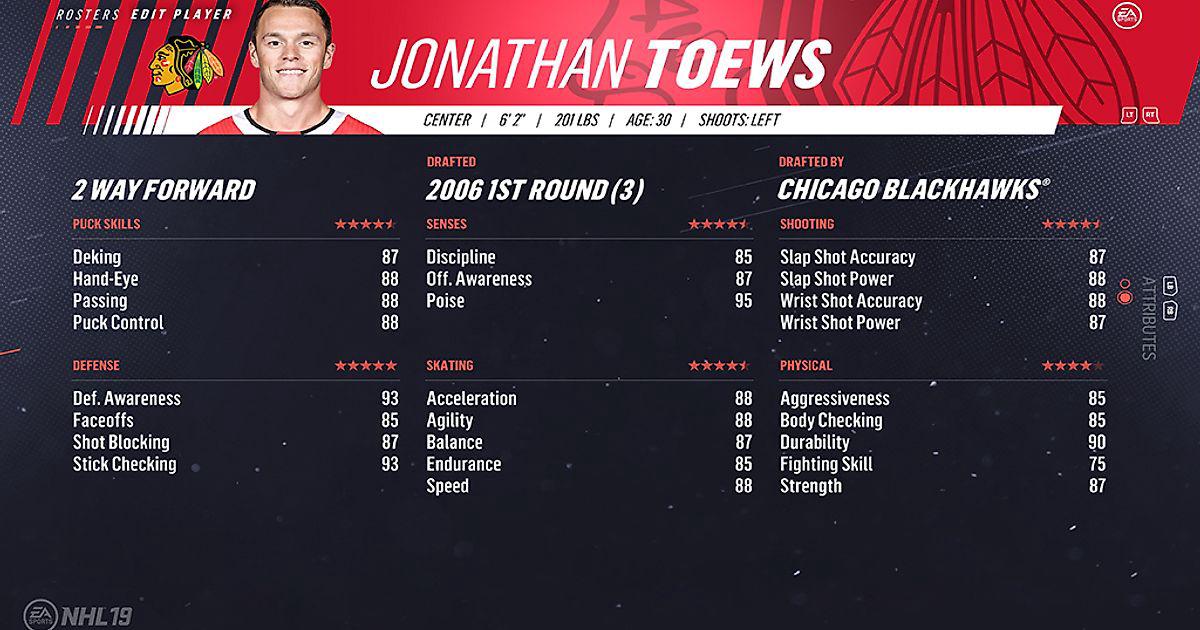Select the Strength attribute row

942,486
